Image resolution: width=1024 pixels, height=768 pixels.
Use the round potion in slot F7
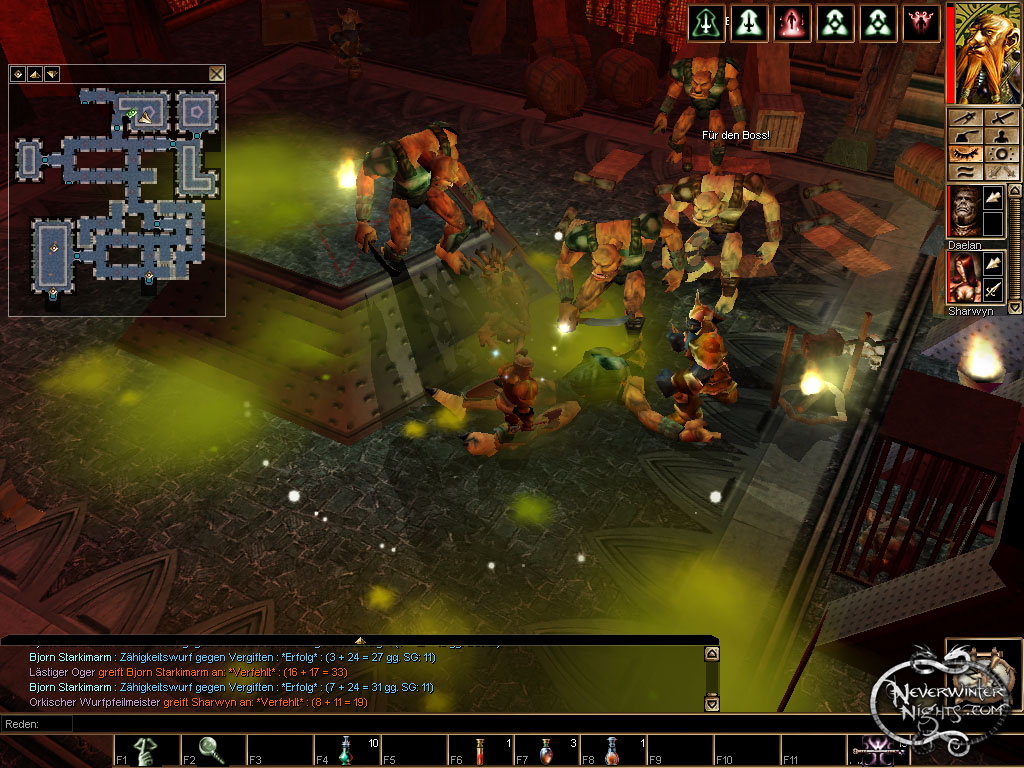point(547,749)
